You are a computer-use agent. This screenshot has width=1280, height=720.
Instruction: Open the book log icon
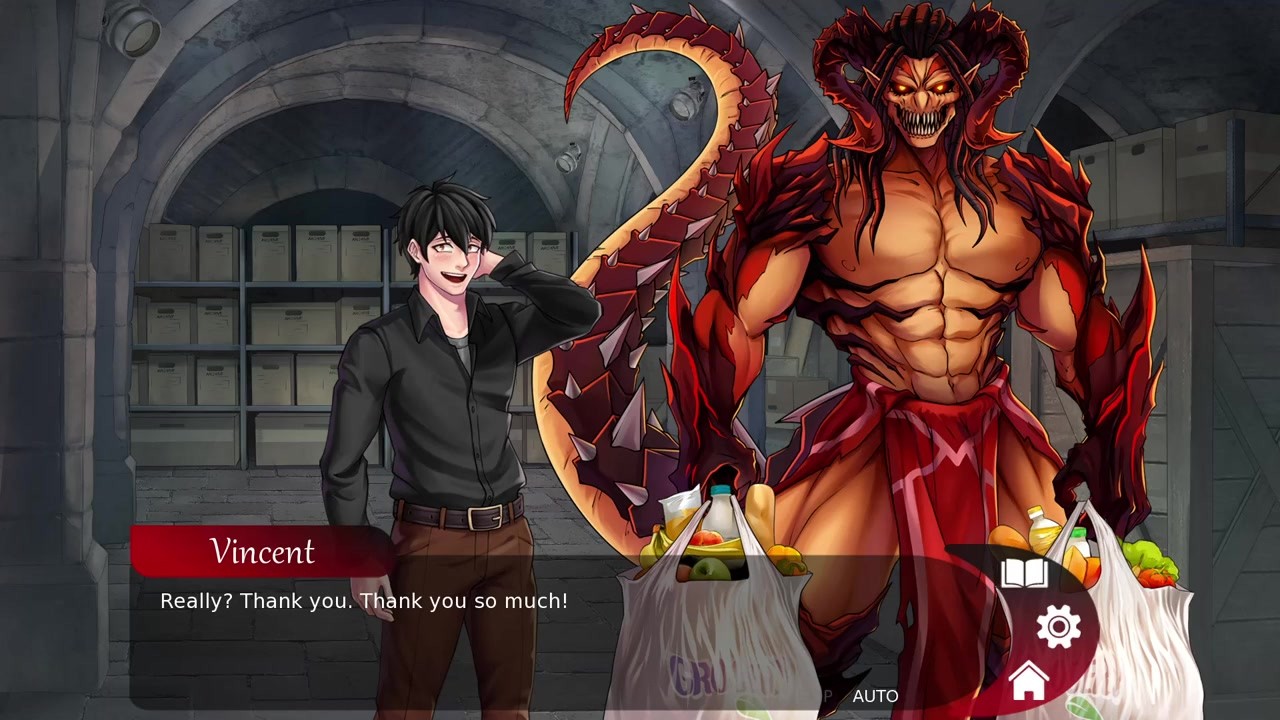coord(1024,574)
